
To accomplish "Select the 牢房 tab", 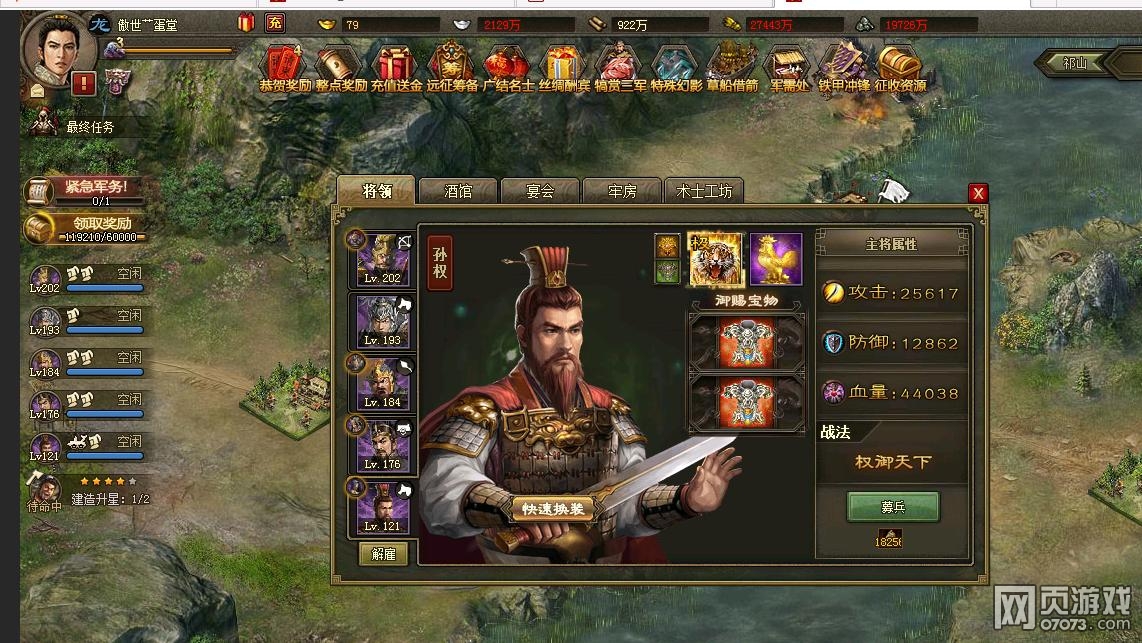I will (x=622, y=191).
